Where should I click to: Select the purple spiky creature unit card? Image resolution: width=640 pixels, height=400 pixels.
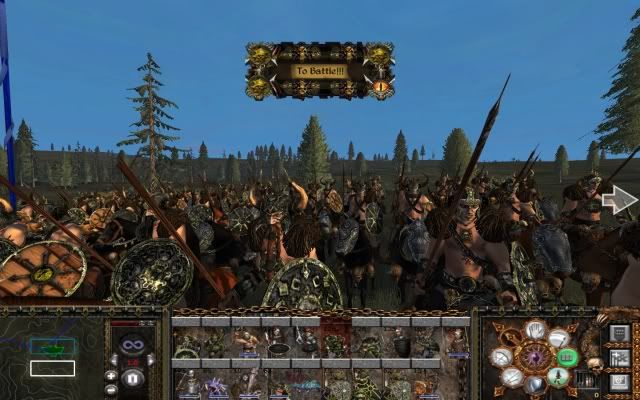pyautogui.click(x=217, y=387)
